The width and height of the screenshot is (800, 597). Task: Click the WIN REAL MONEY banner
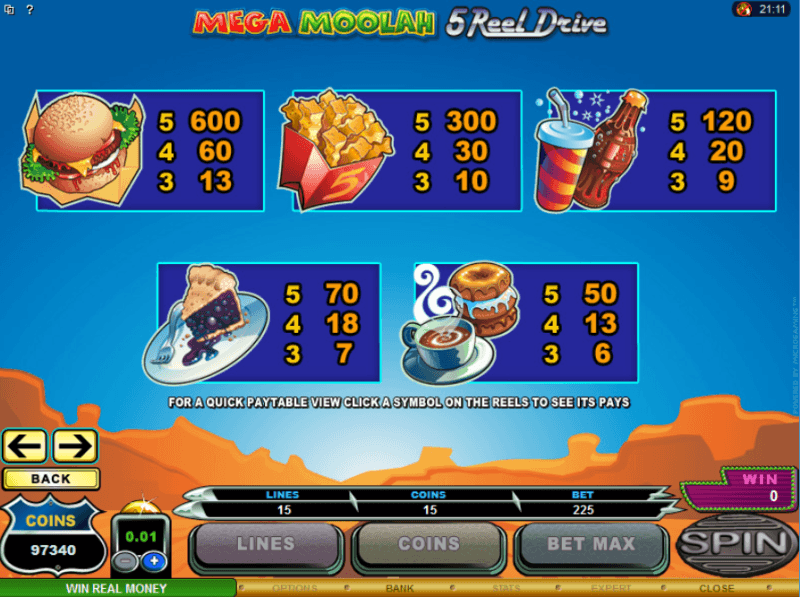tap(117, 588)
